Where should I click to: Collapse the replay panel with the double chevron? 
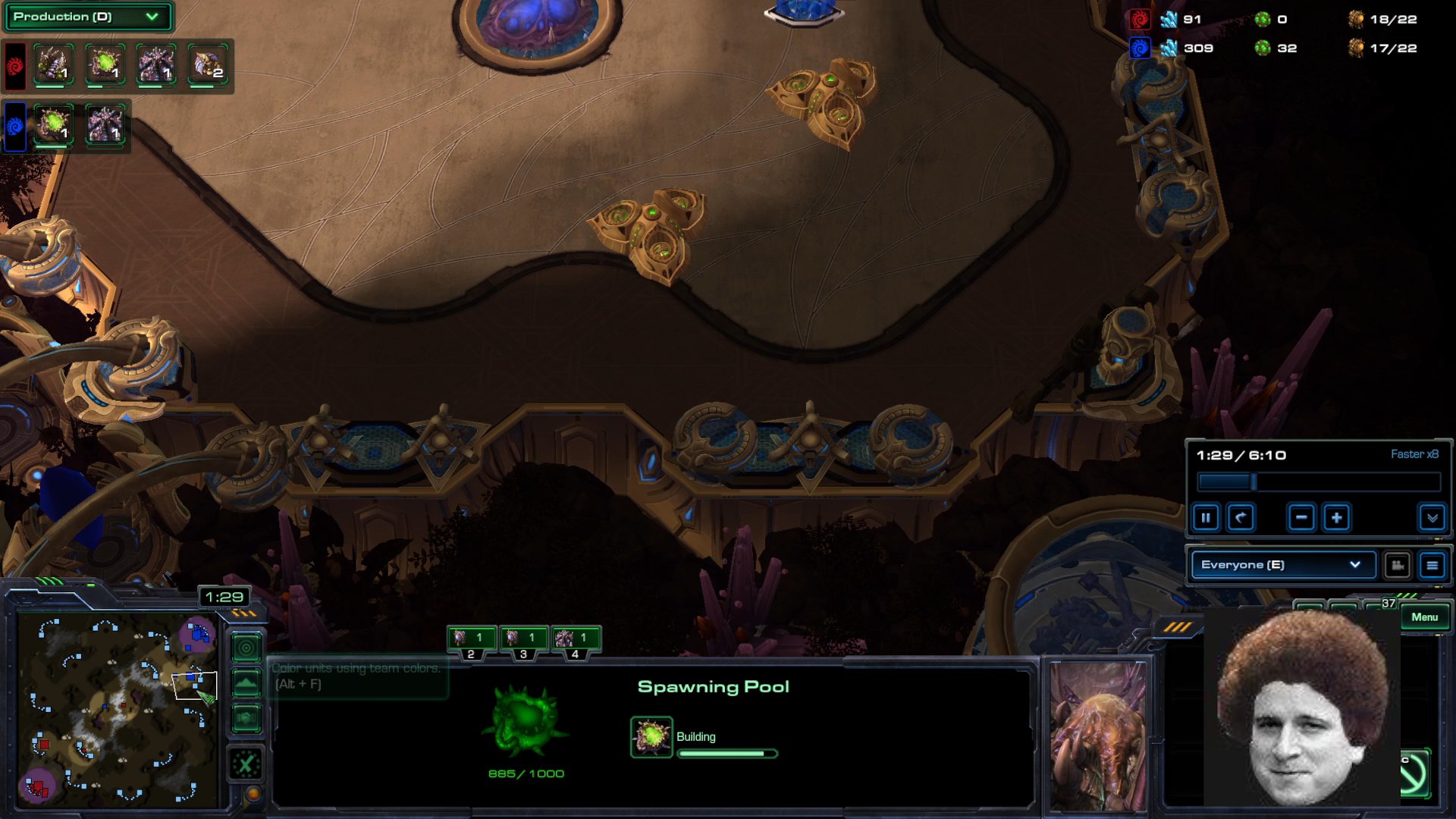[1432, 518]
